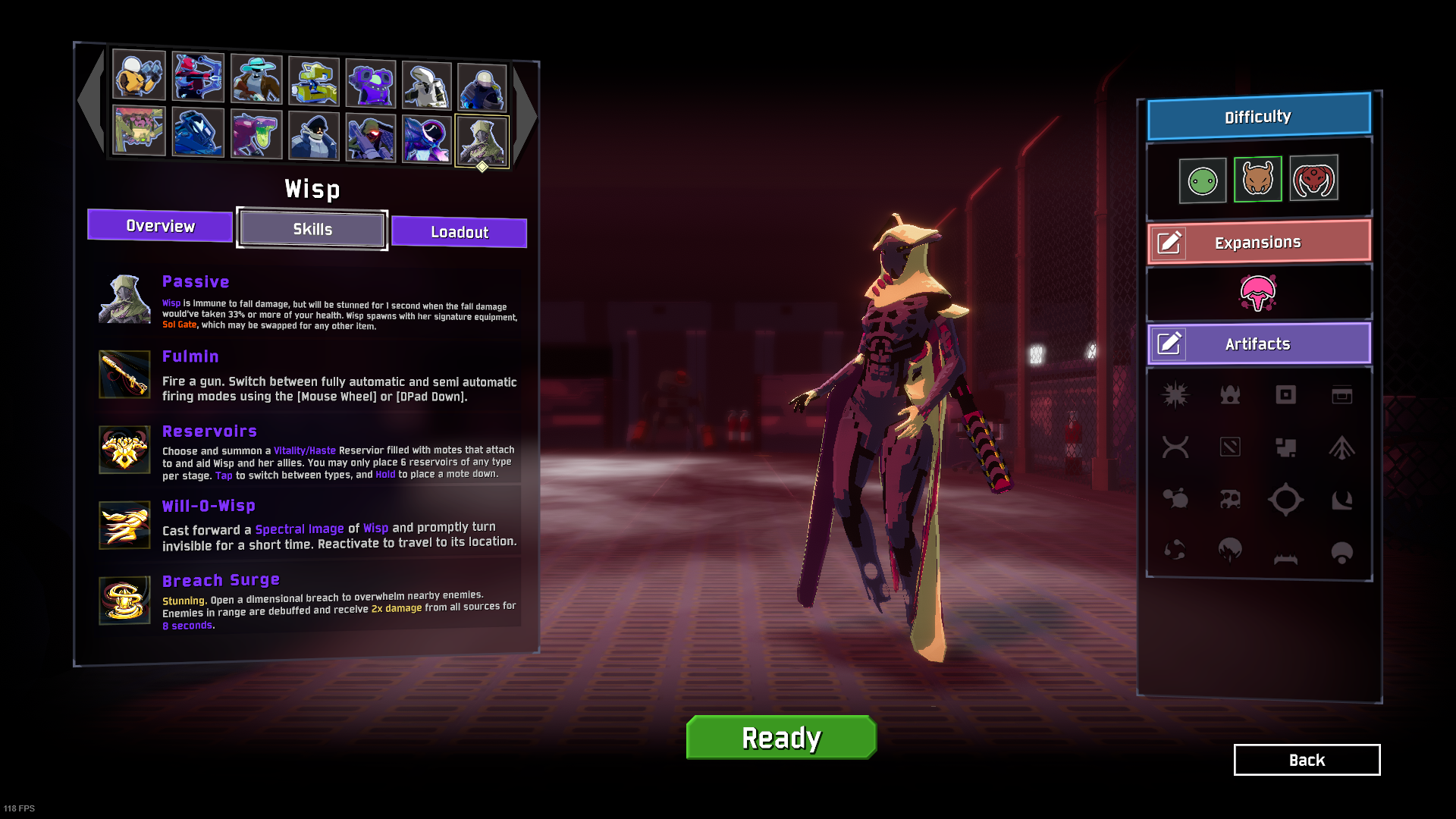Set difficulty to green Drizzle face
1456x819 pixels.
[x=1203, y=180]
